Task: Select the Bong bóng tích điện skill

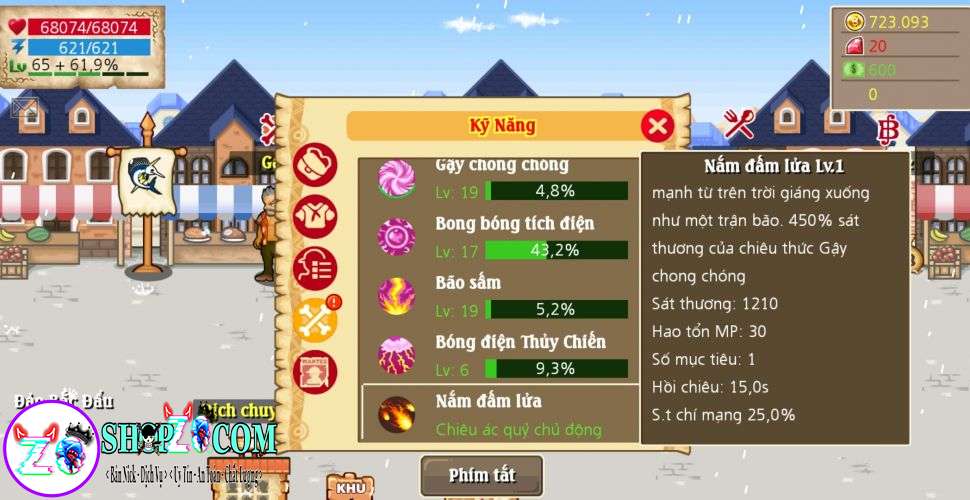Action: pos(500,237)
